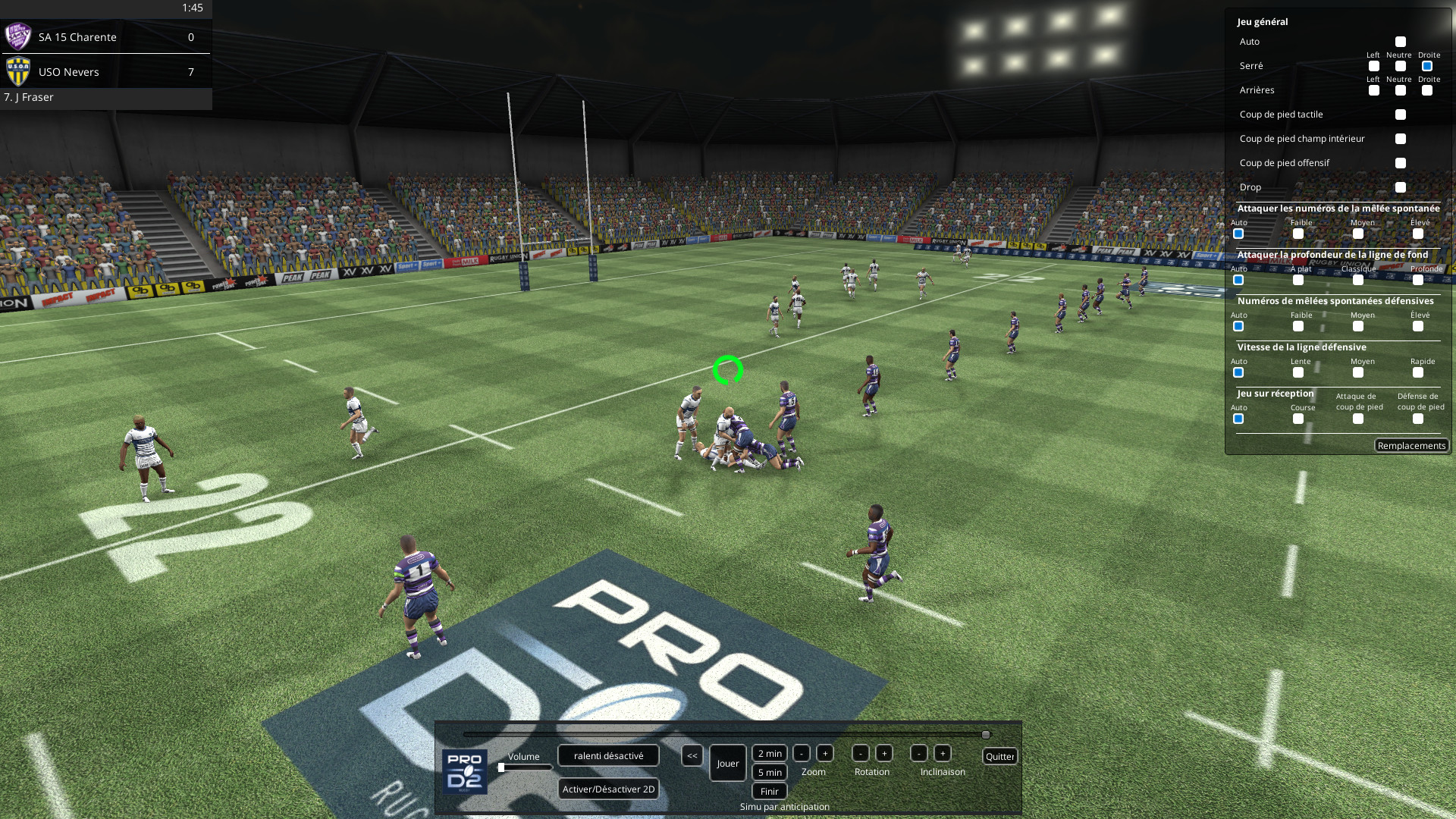Viewport: 1456px width, 819px height.
Task: Adjust the Volume slider
Action: 502,767
